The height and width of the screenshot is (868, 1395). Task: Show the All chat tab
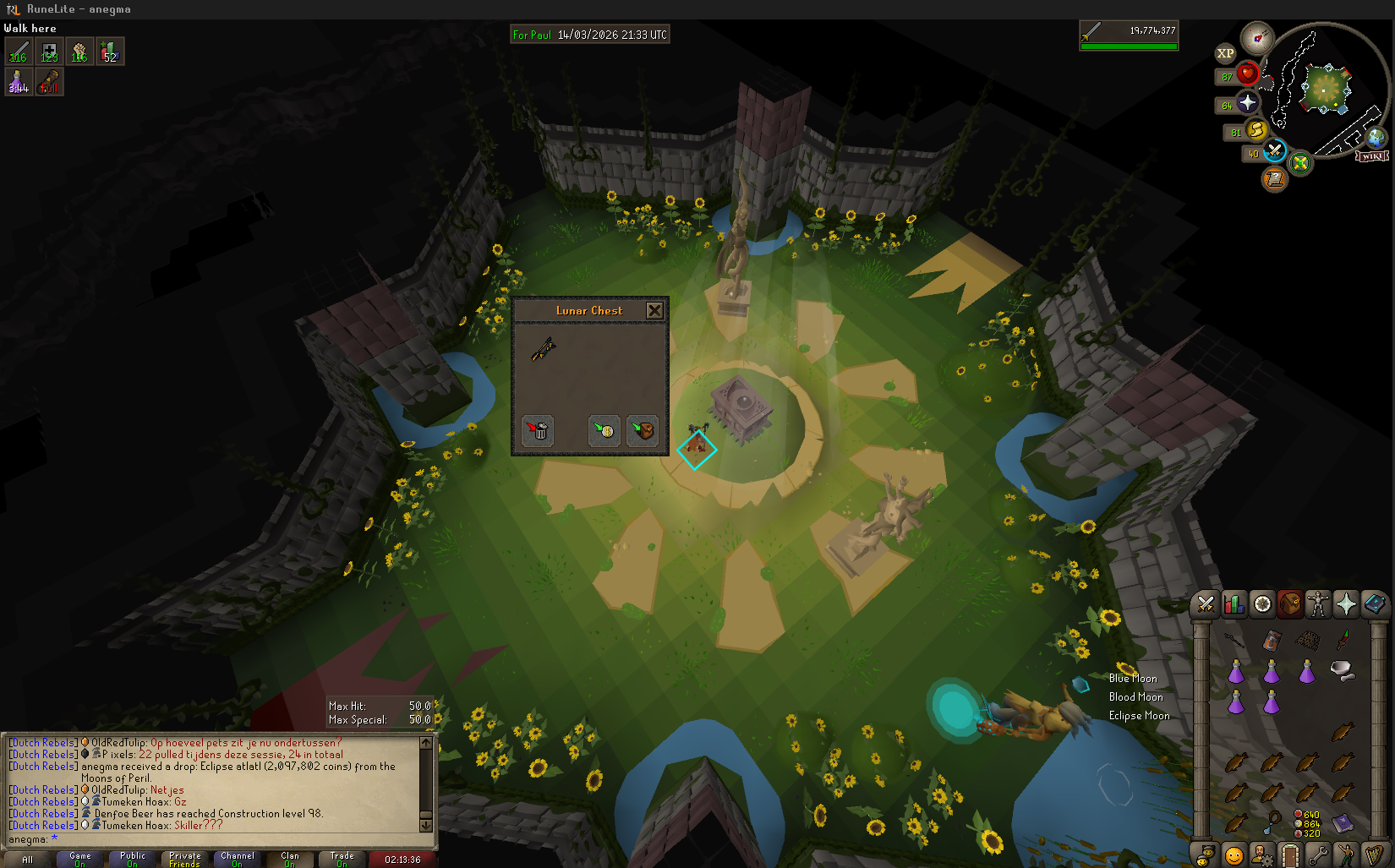coord(28,859)
